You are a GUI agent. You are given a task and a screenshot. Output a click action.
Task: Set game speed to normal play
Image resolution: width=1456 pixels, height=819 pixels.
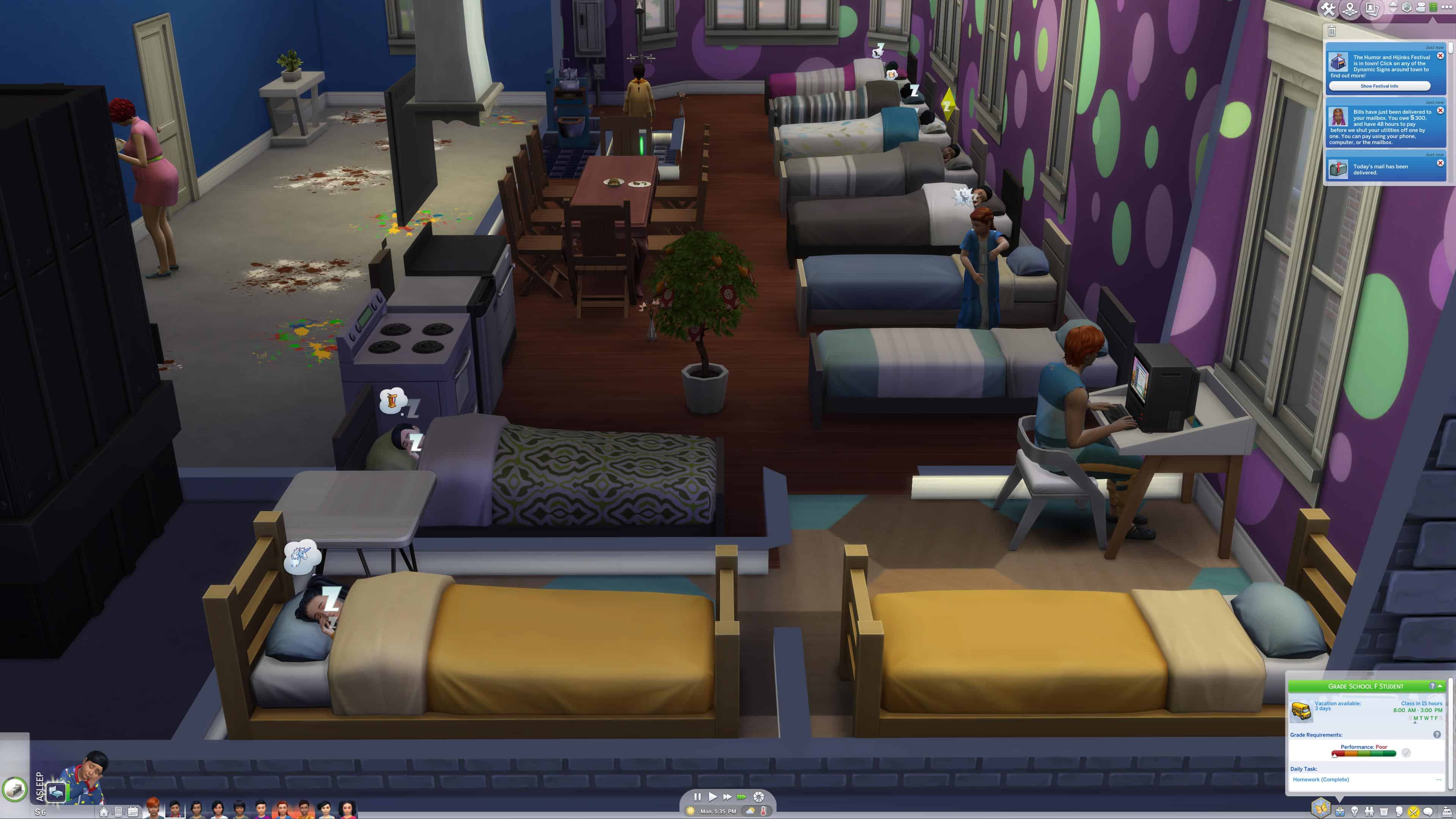click(712, 797)
